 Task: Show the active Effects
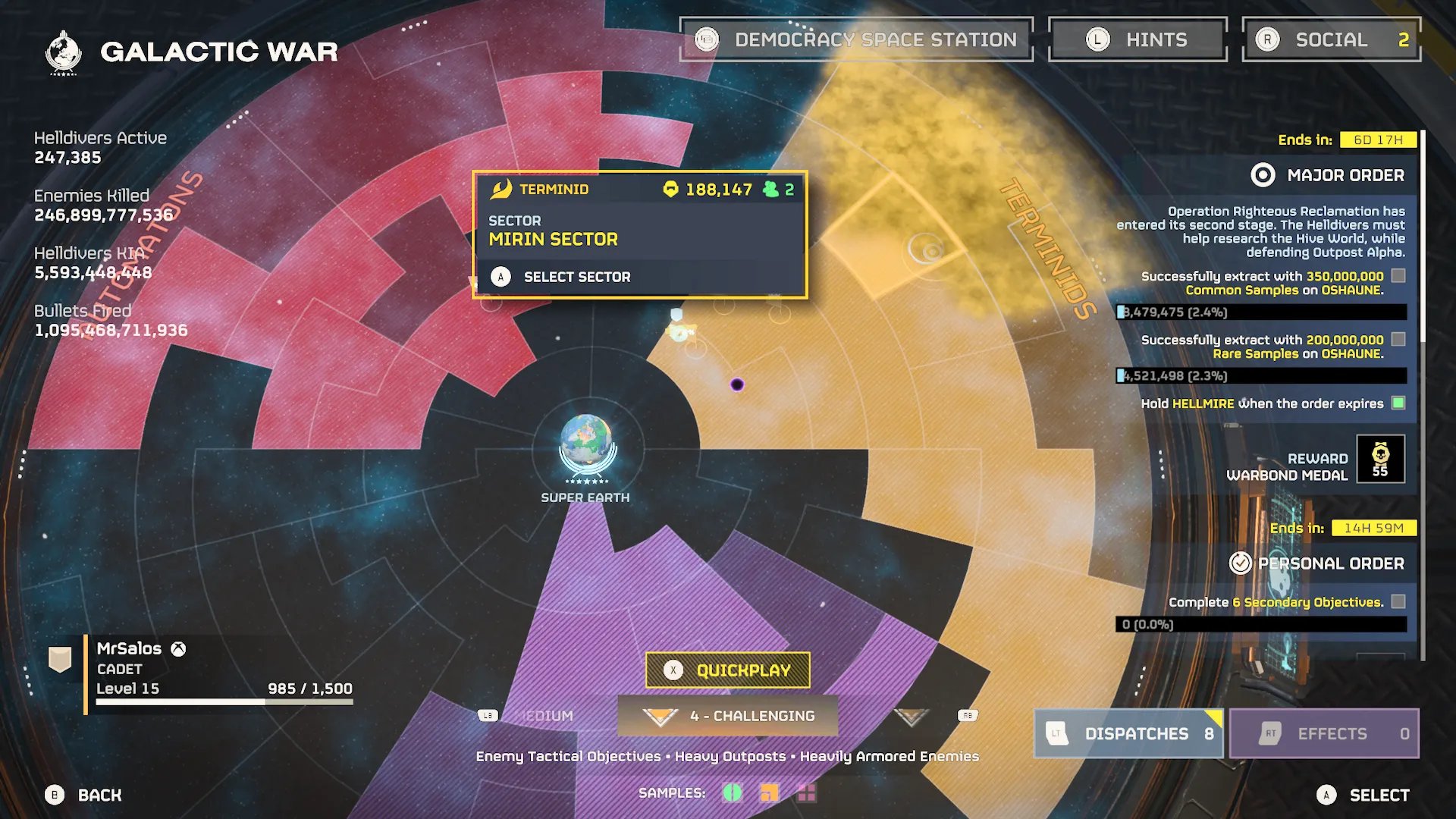coord(1324,733)
